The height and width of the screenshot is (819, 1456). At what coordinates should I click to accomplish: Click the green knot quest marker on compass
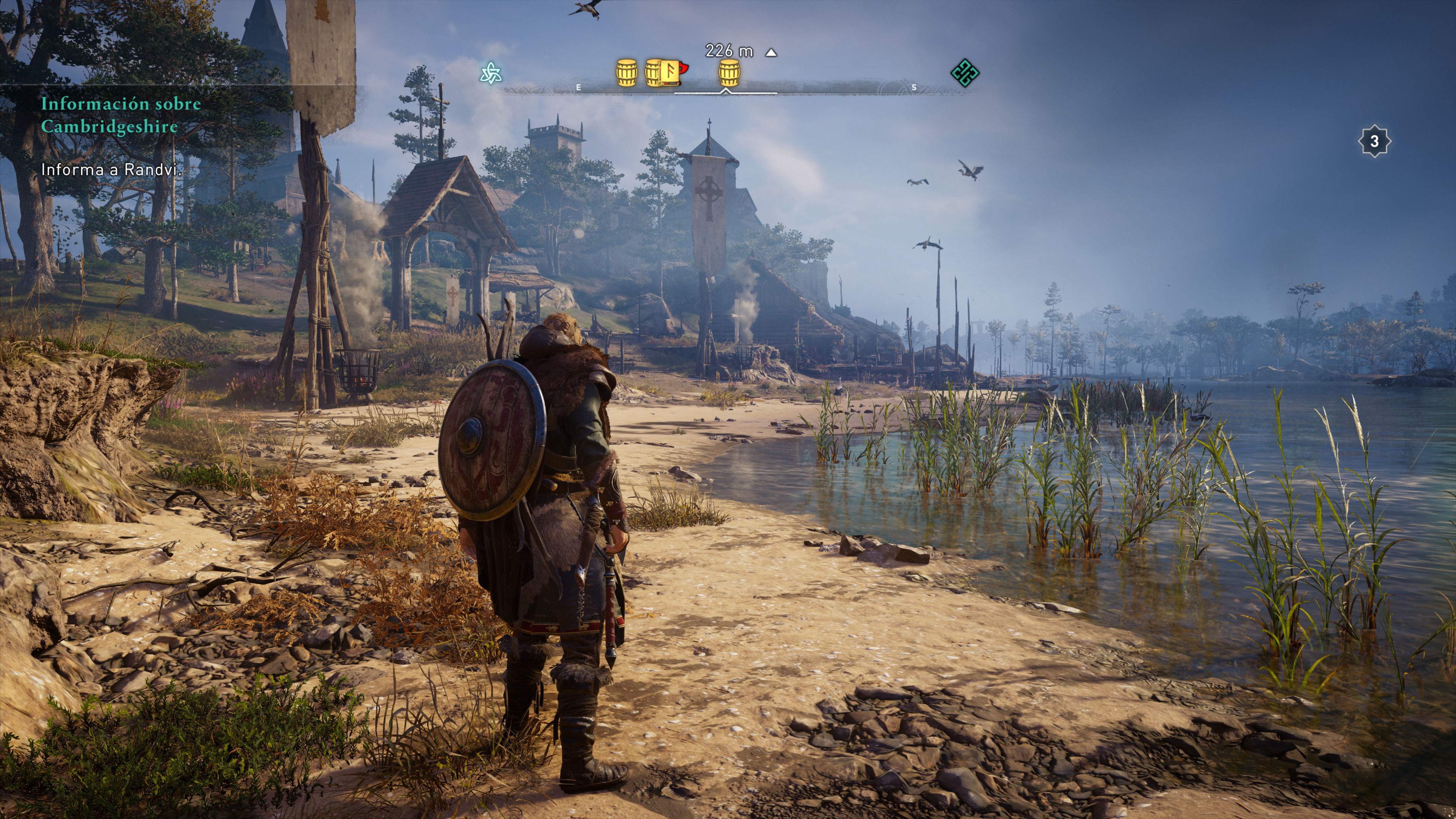pos(964,72)
